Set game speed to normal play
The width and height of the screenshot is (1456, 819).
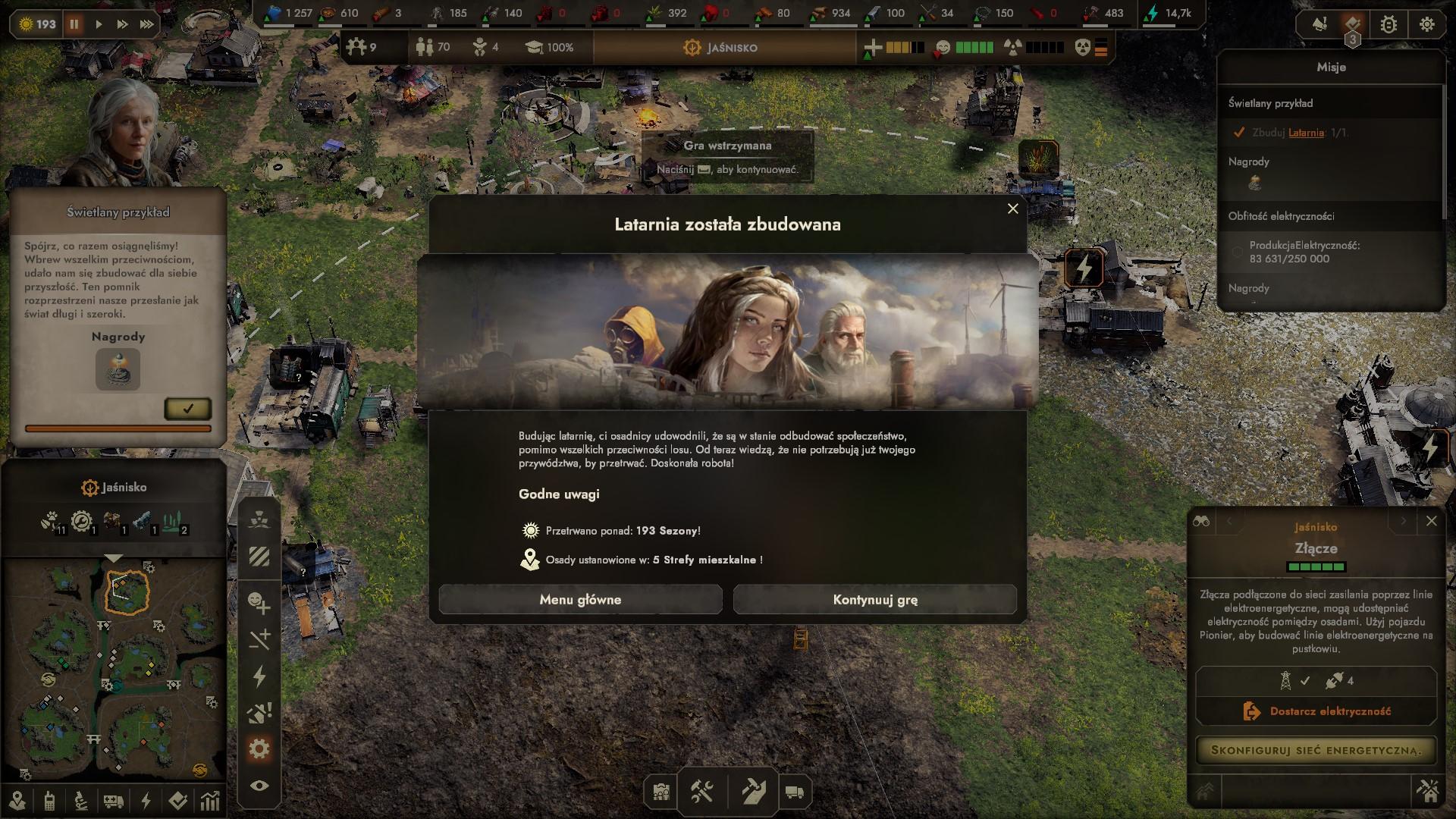99,24
